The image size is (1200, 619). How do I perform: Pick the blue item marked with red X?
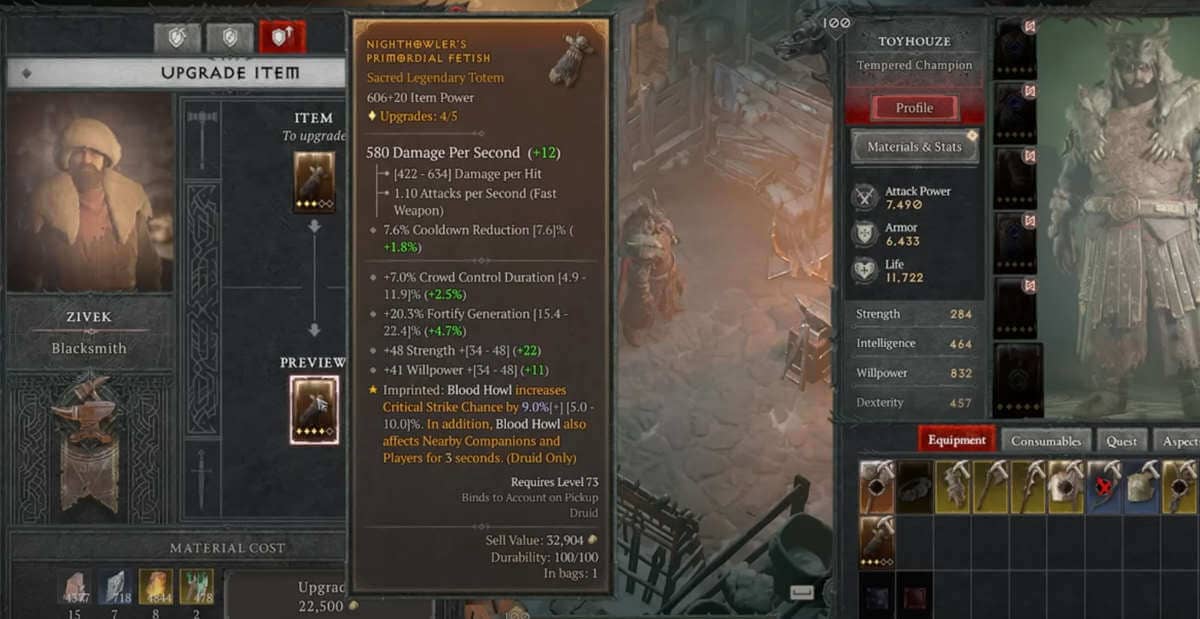coord(1104,487)
